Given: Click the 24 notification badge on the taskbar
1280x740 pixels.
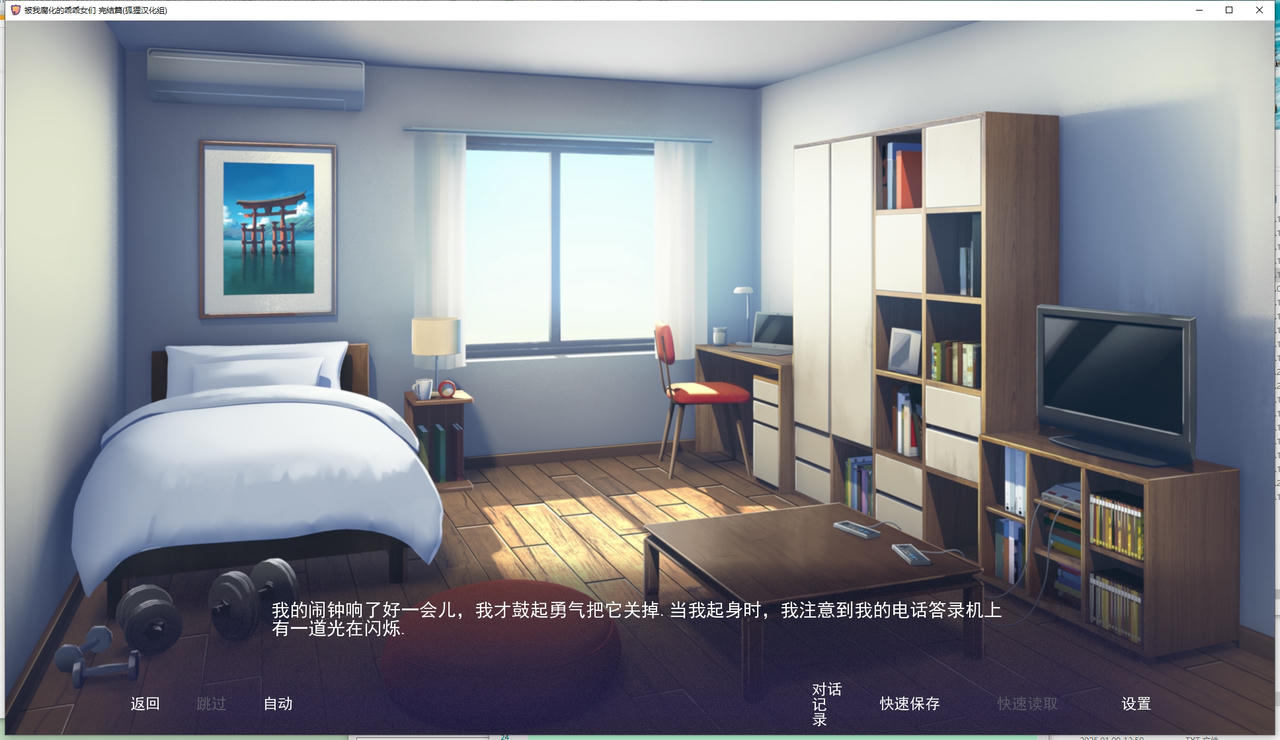Looking at the screenshot, I should (x=504, y=736).
